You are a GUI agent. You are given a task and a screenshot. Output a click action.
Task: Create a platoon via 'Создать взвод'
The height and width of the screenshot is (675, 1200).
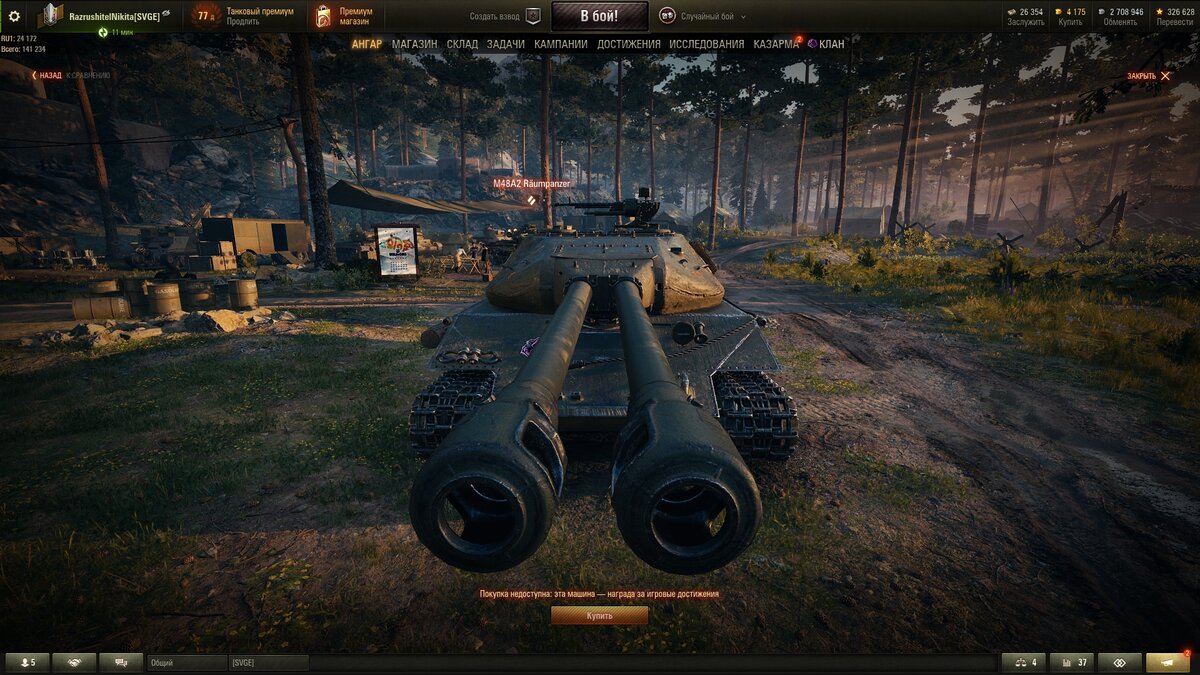coord(504,17)
